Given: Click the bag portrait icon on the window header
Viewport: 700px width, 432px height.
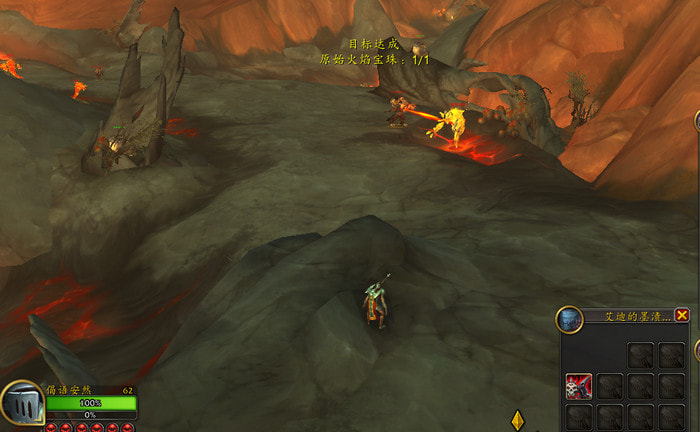Looking at the screenshot, I should click(x=569, y=320).
